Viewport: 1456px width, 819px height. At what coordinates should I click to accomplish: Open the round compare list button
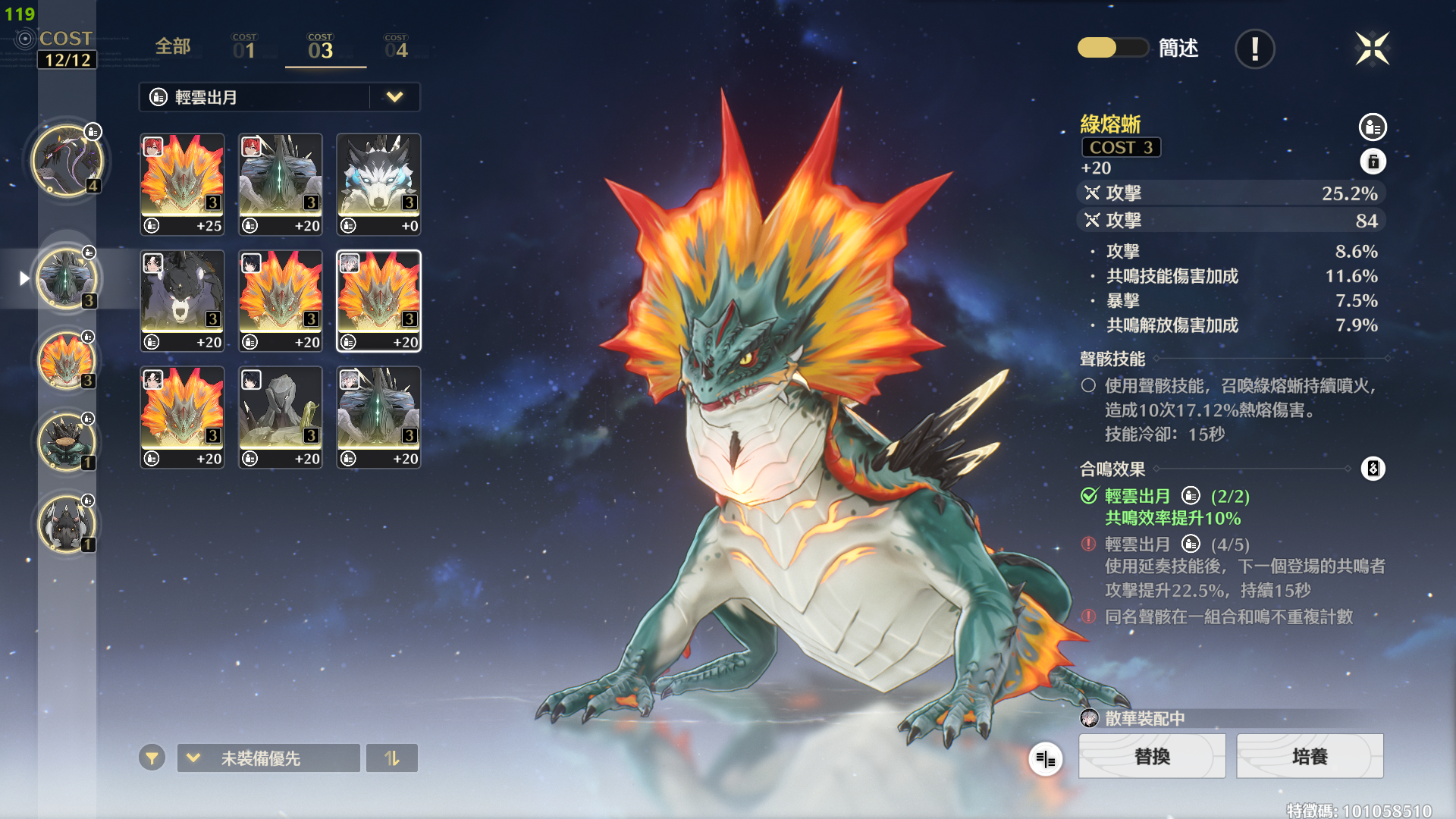point(1046,758)
